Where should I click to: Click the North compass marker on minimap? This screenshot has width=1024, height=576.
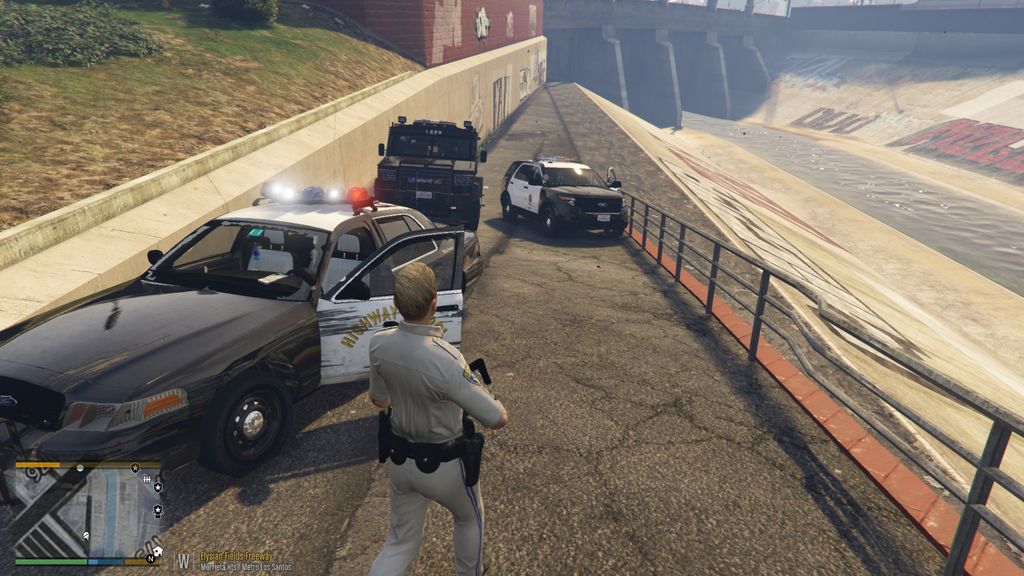[151, 559]
